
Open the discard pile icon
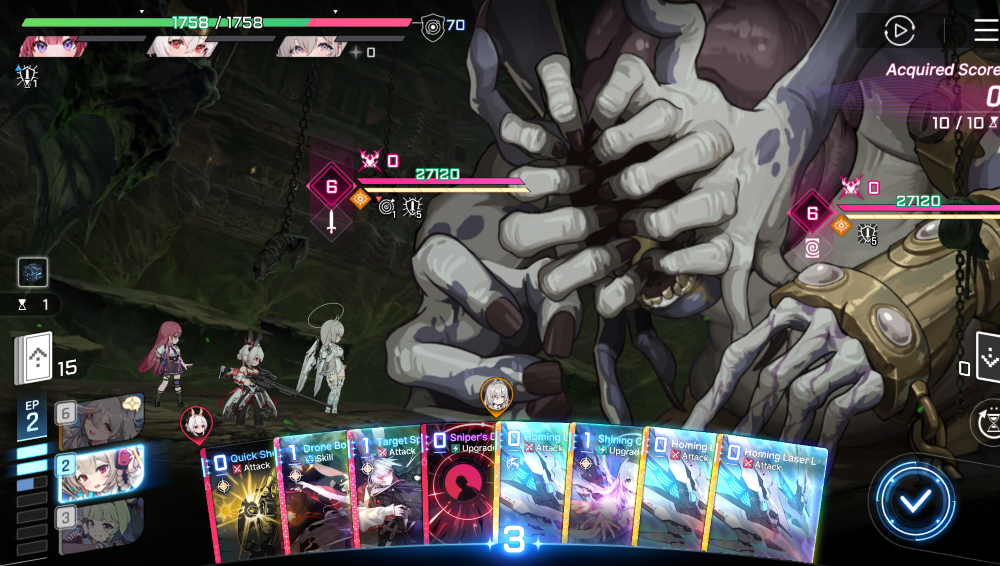tap(984, 357)
